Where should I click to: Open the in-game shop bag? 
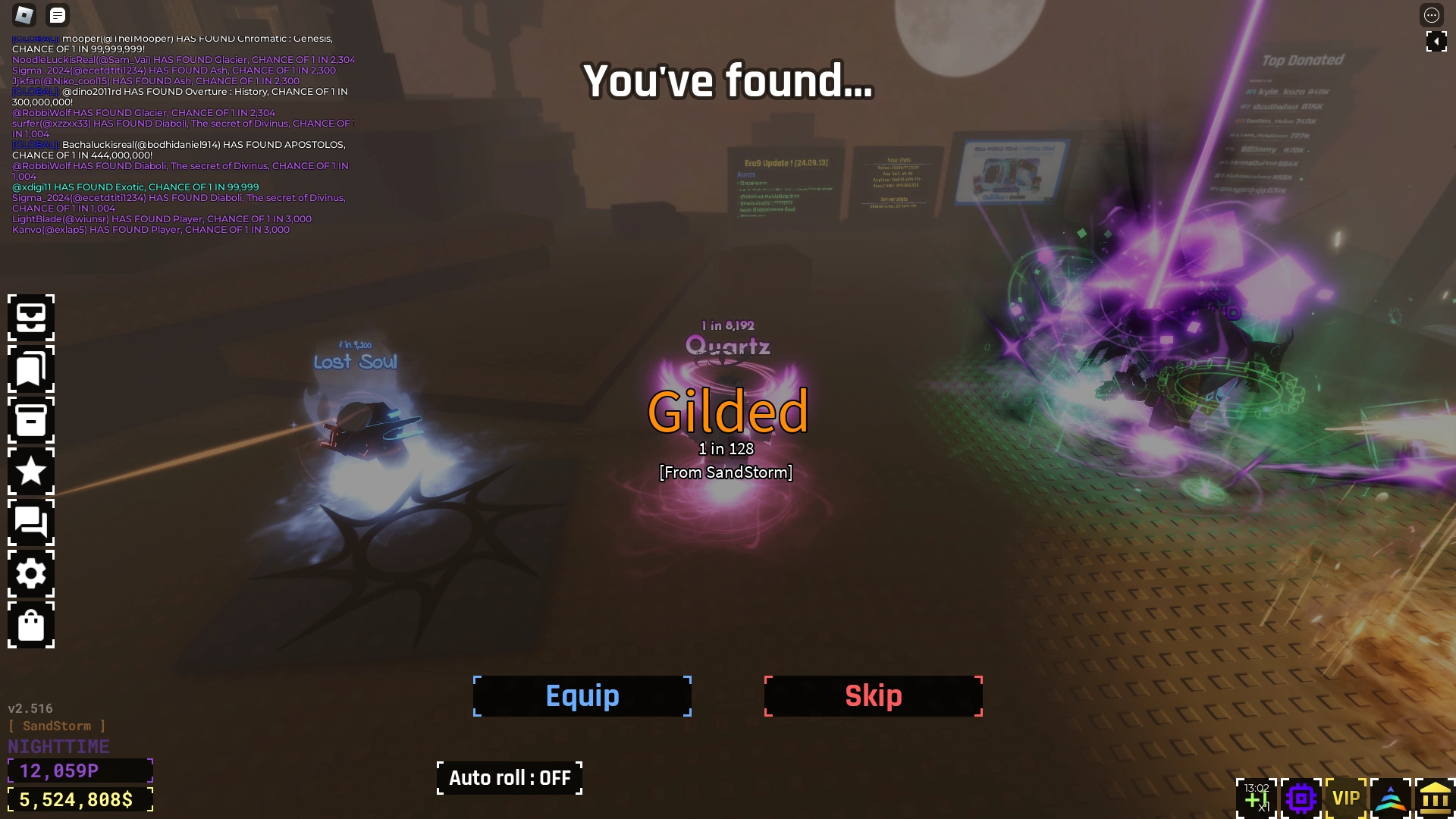pos(31,626)
